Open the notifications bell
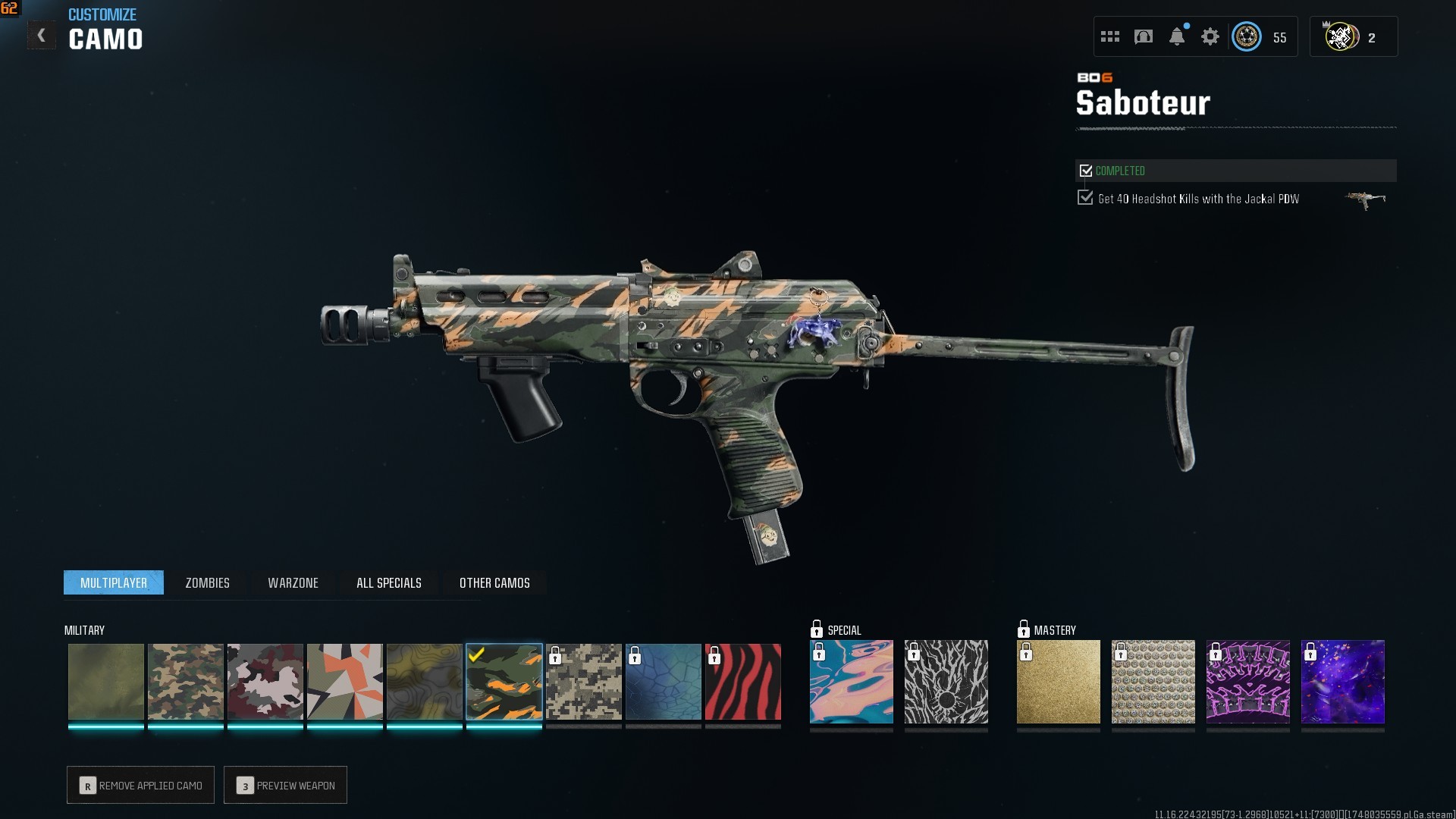This screenshot has width=1456, height=819. 1177,36
